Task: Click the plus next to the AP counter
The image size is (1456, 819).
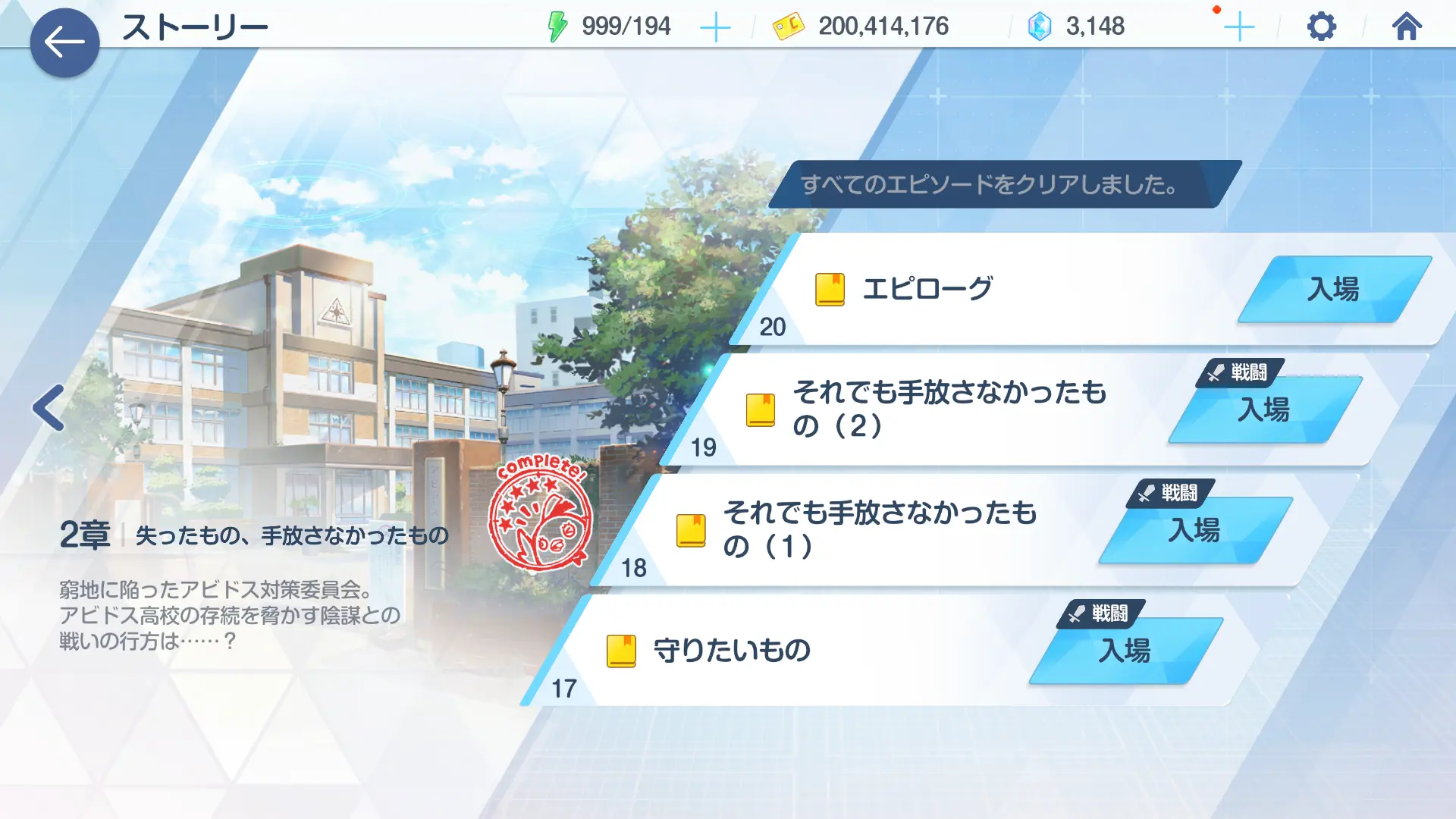Action: tap(714, 26)
